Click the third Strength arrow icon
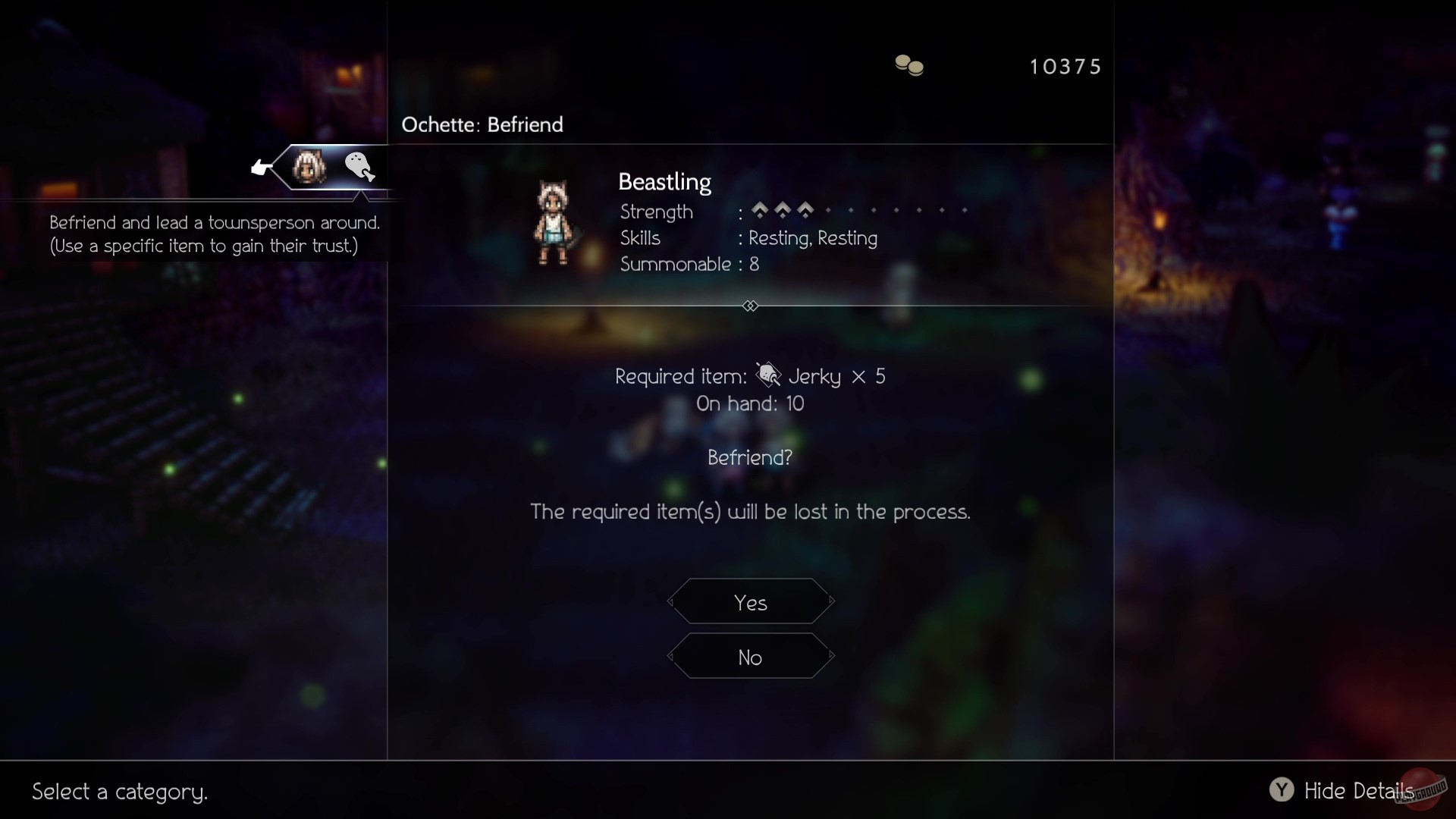 click(x=805, y=210)
